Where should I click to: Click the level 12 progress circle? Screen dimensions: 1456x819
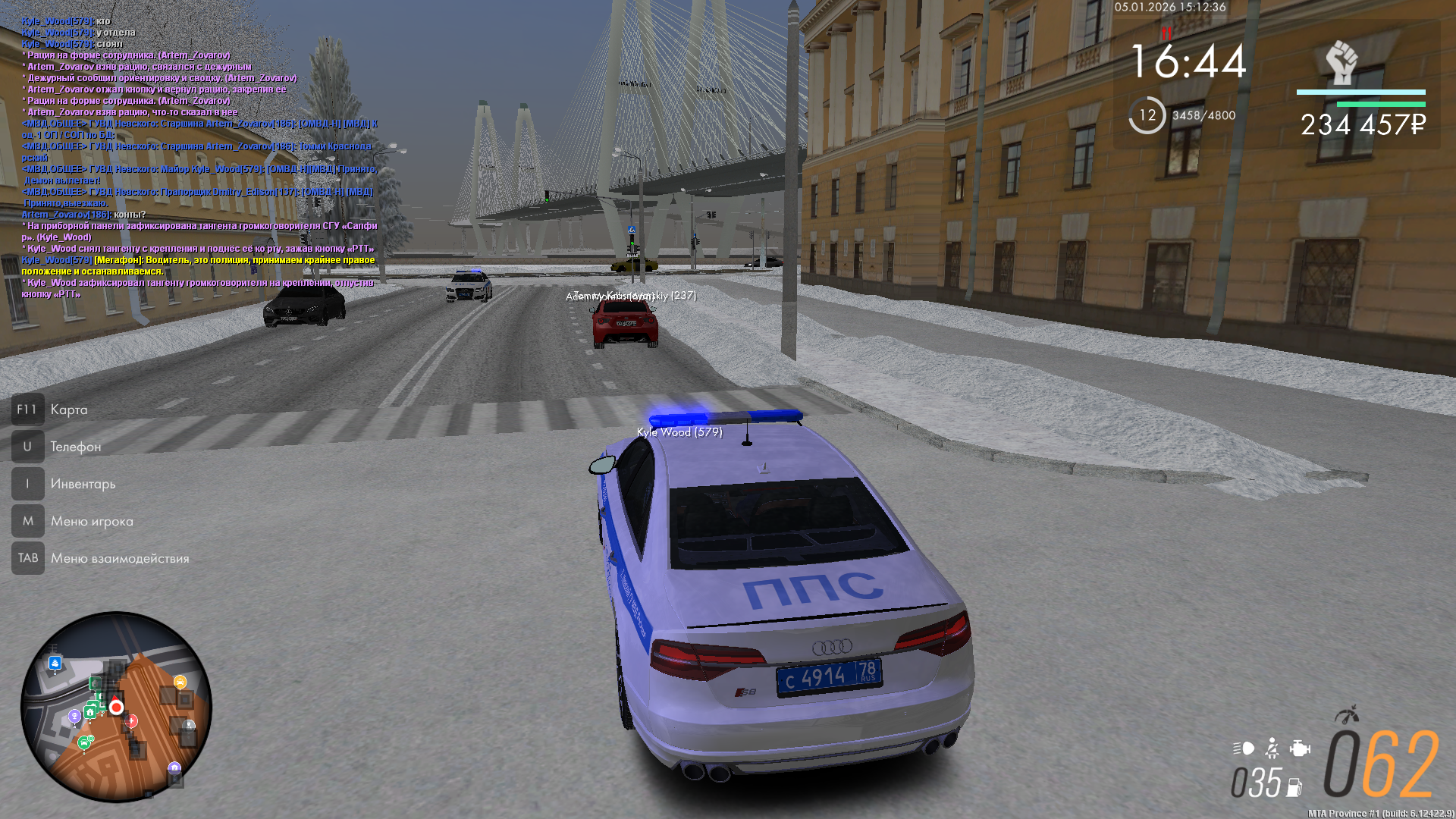(1147, 115)
